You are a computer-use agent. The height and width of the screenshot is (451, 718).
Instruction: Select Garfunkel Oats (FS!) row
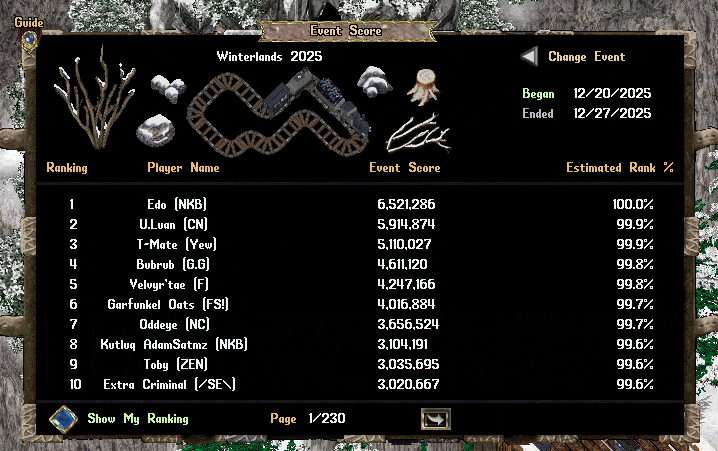pos(177,304)
